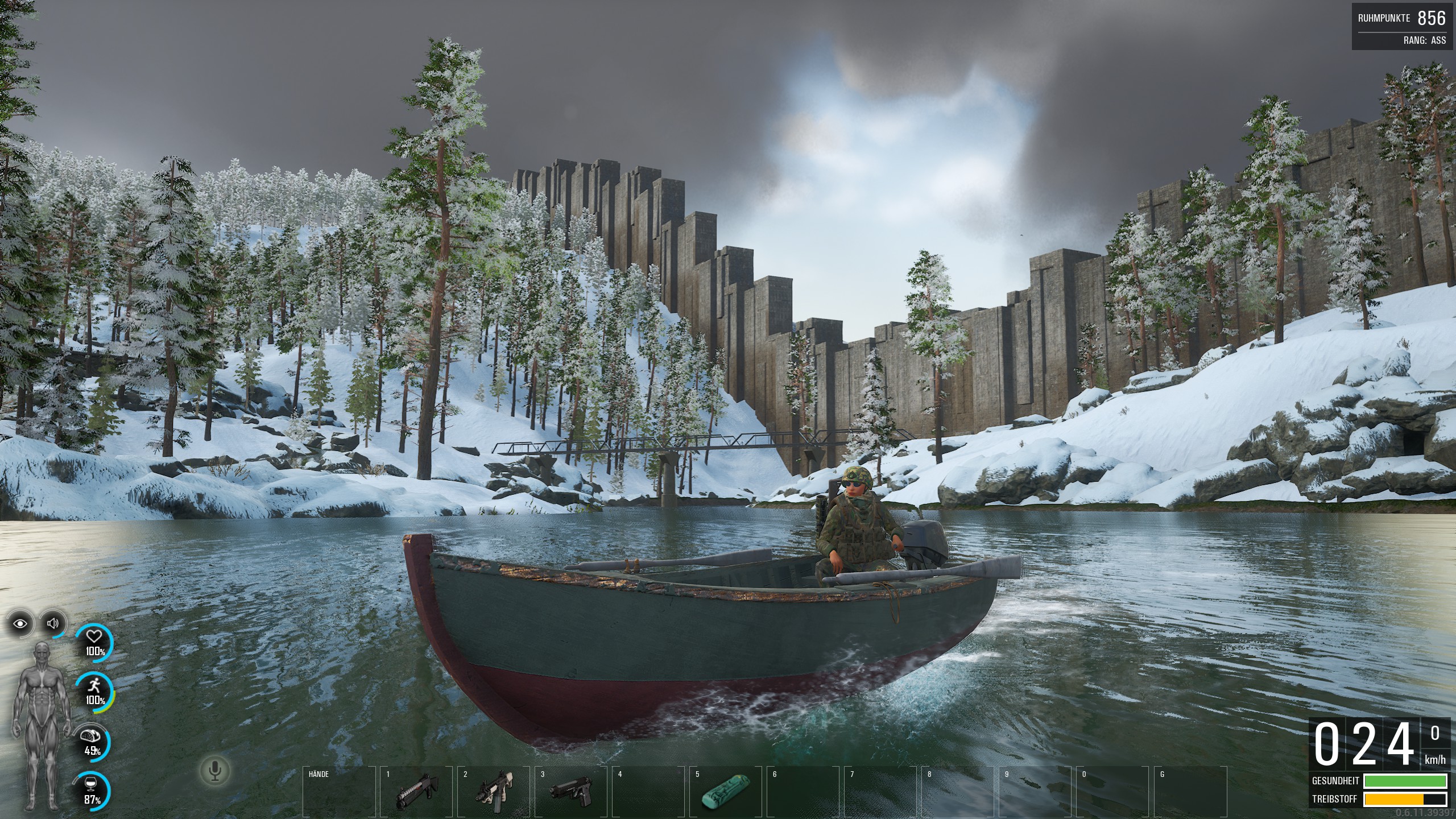Select the pistol in slot 3
The image size is (1456, 819).
tap(571, 792)
